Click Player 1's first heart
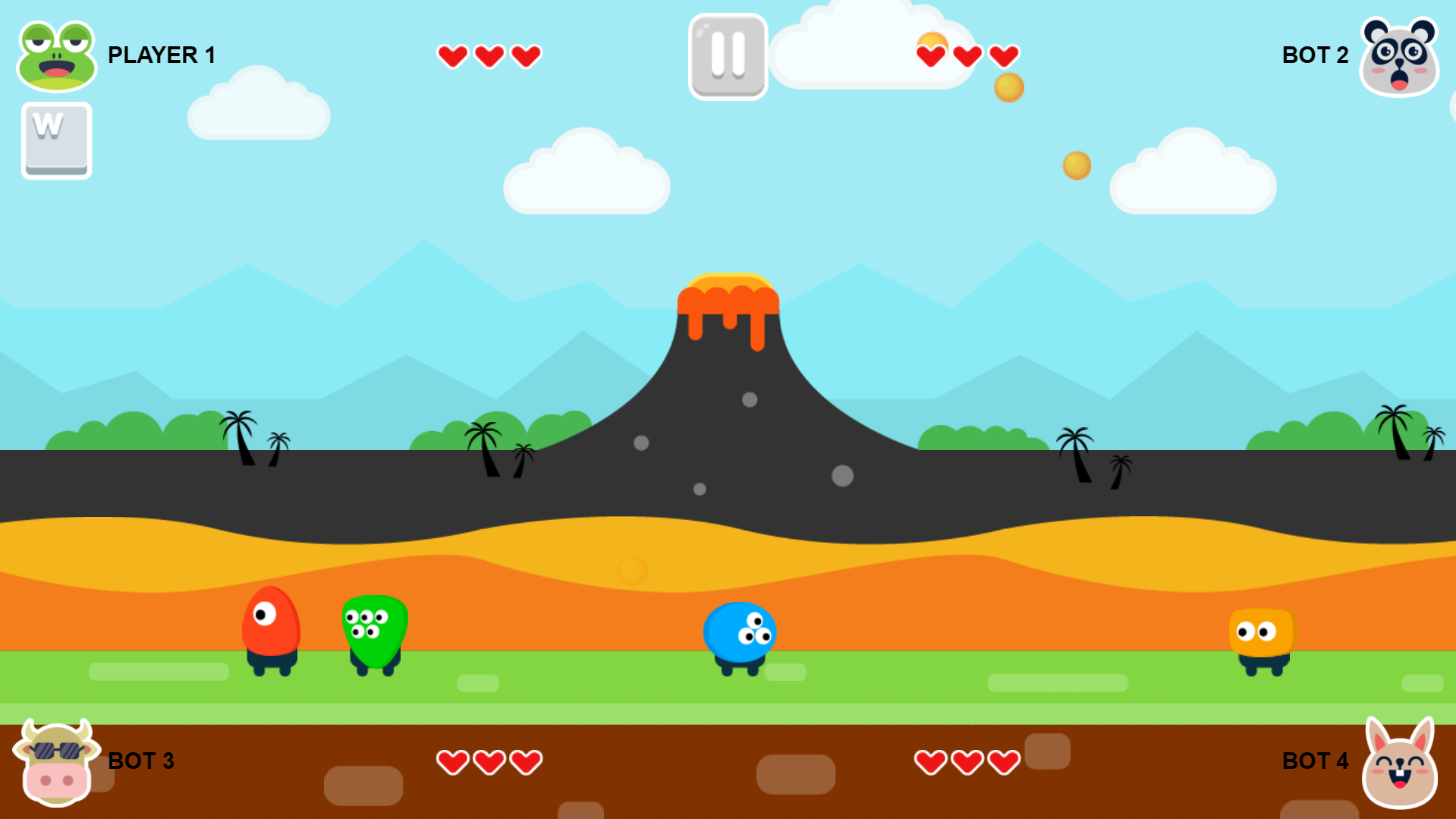The height and width of the screenshot is (819, 1456). click(453, 55)
